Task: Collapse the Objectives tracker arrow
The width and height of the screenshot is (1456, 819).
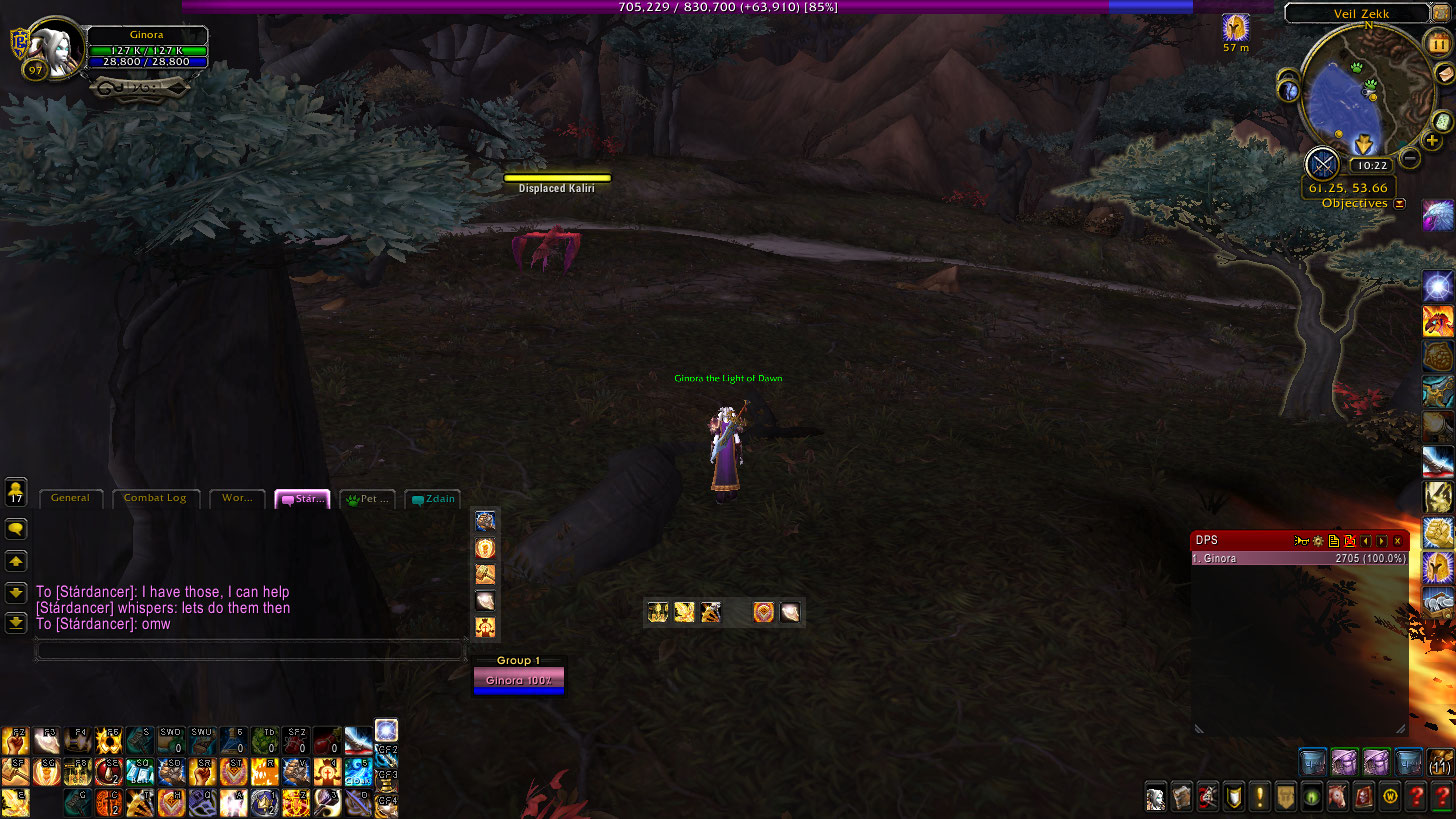Action: tap(1399, 203)
